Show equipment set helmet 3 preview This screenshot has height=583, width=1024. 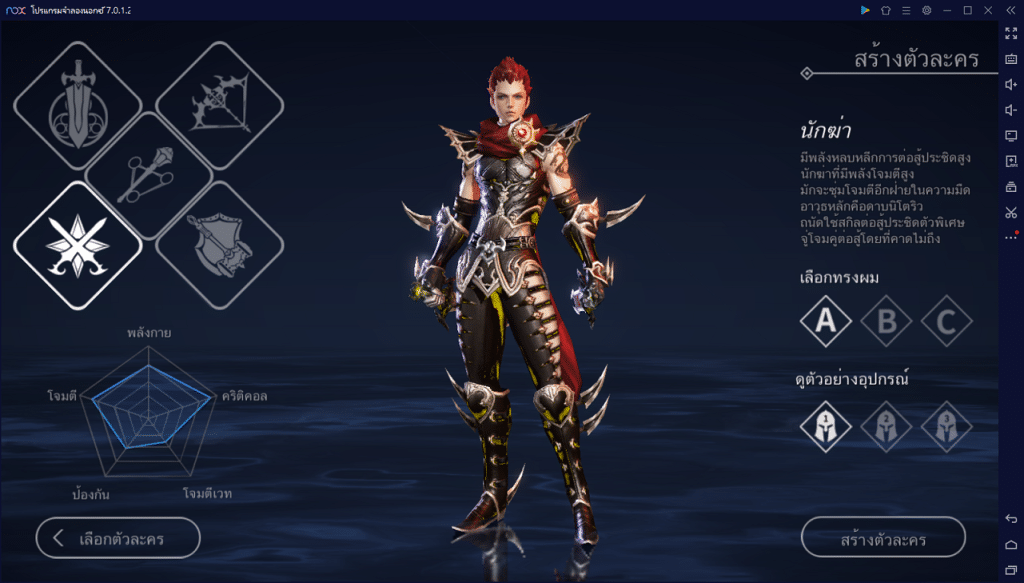tap(946, 426)
